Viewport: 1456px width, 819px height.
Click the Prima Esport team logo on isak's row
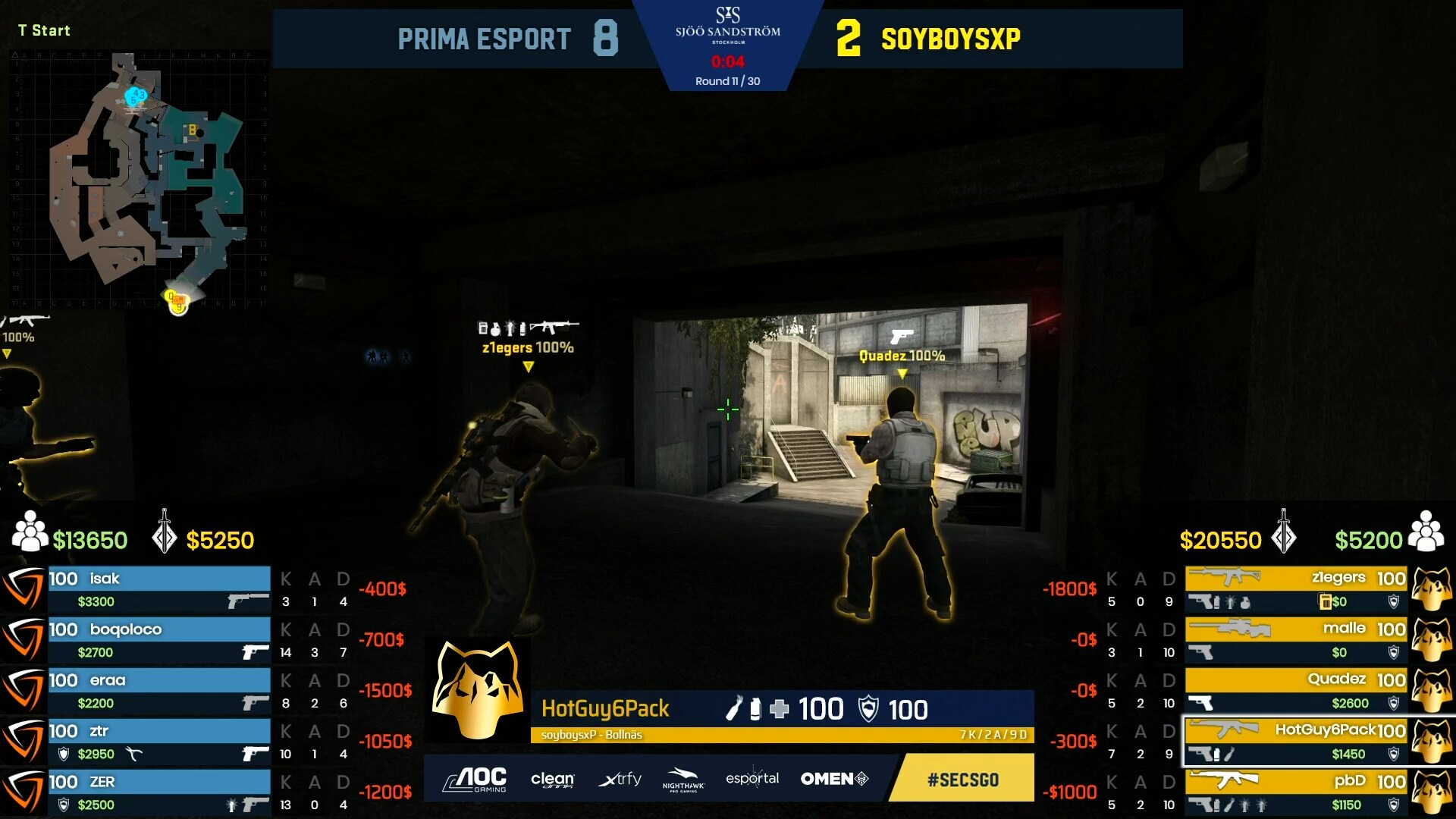(23, 588)
